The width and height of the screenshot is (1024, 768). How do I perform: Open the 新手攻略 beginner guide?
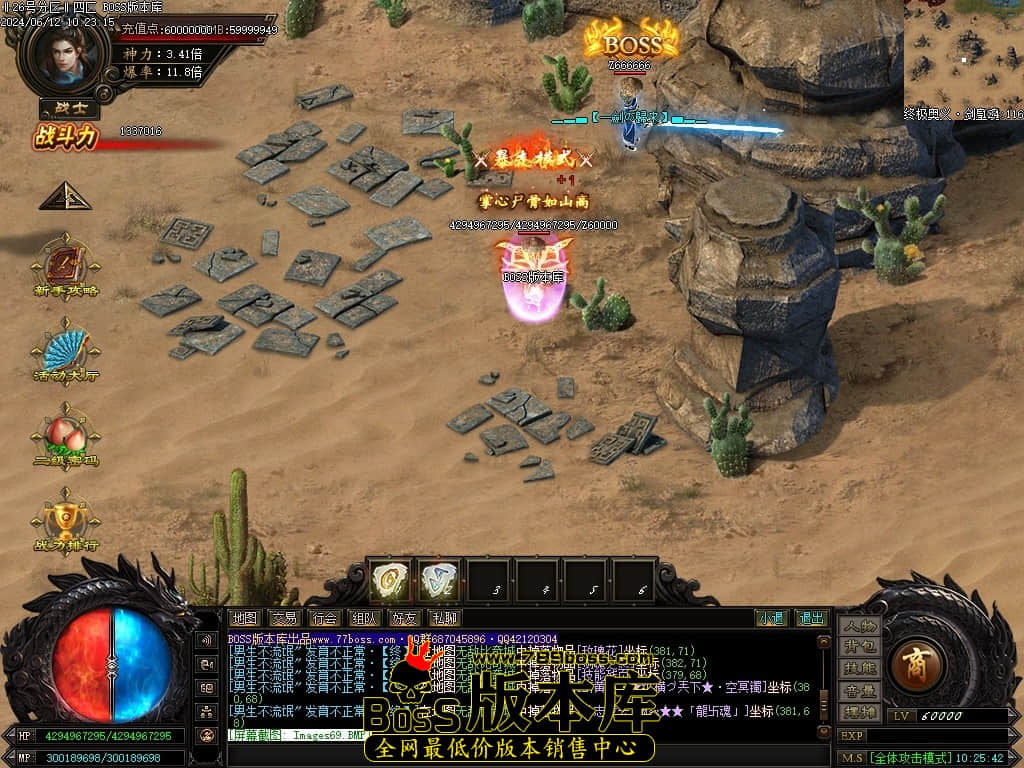(x=65, y=265)
